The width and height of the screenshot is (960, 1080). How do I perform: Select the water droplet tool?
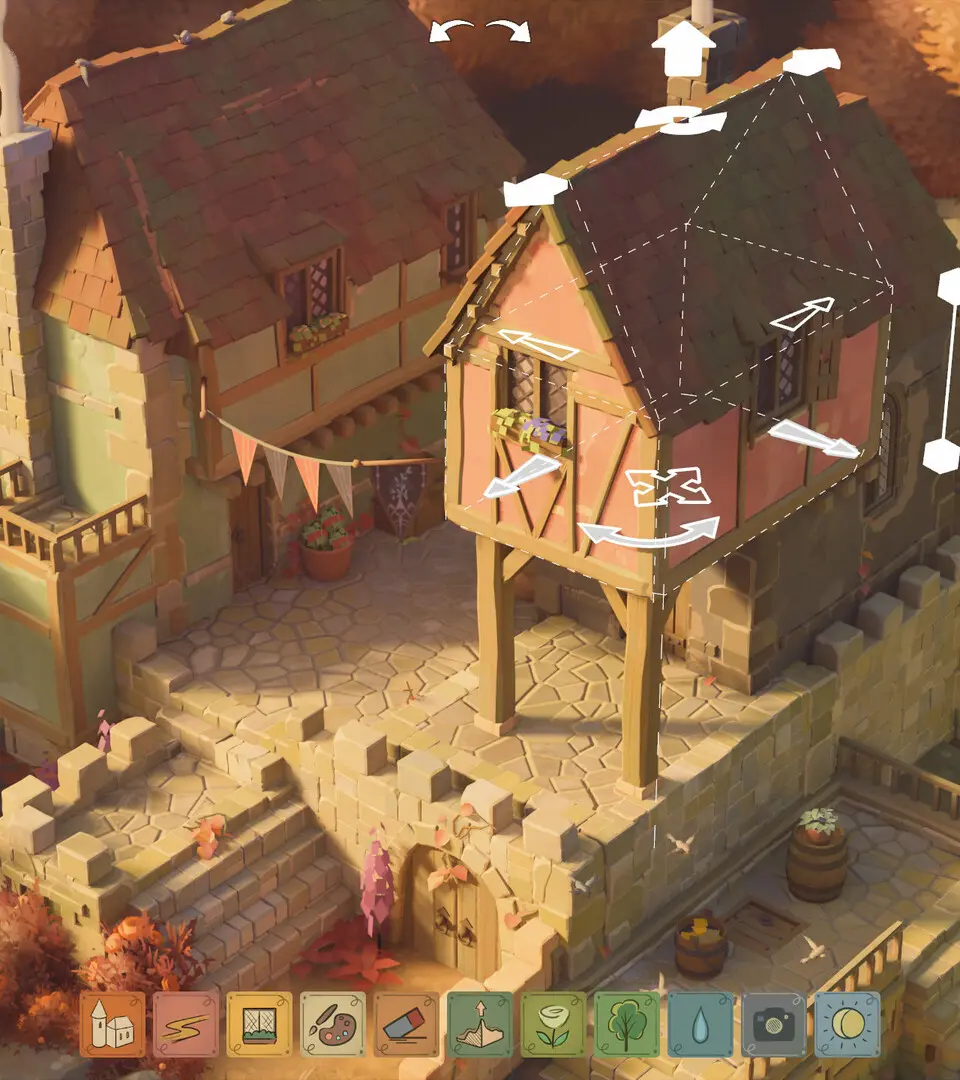701,1024
